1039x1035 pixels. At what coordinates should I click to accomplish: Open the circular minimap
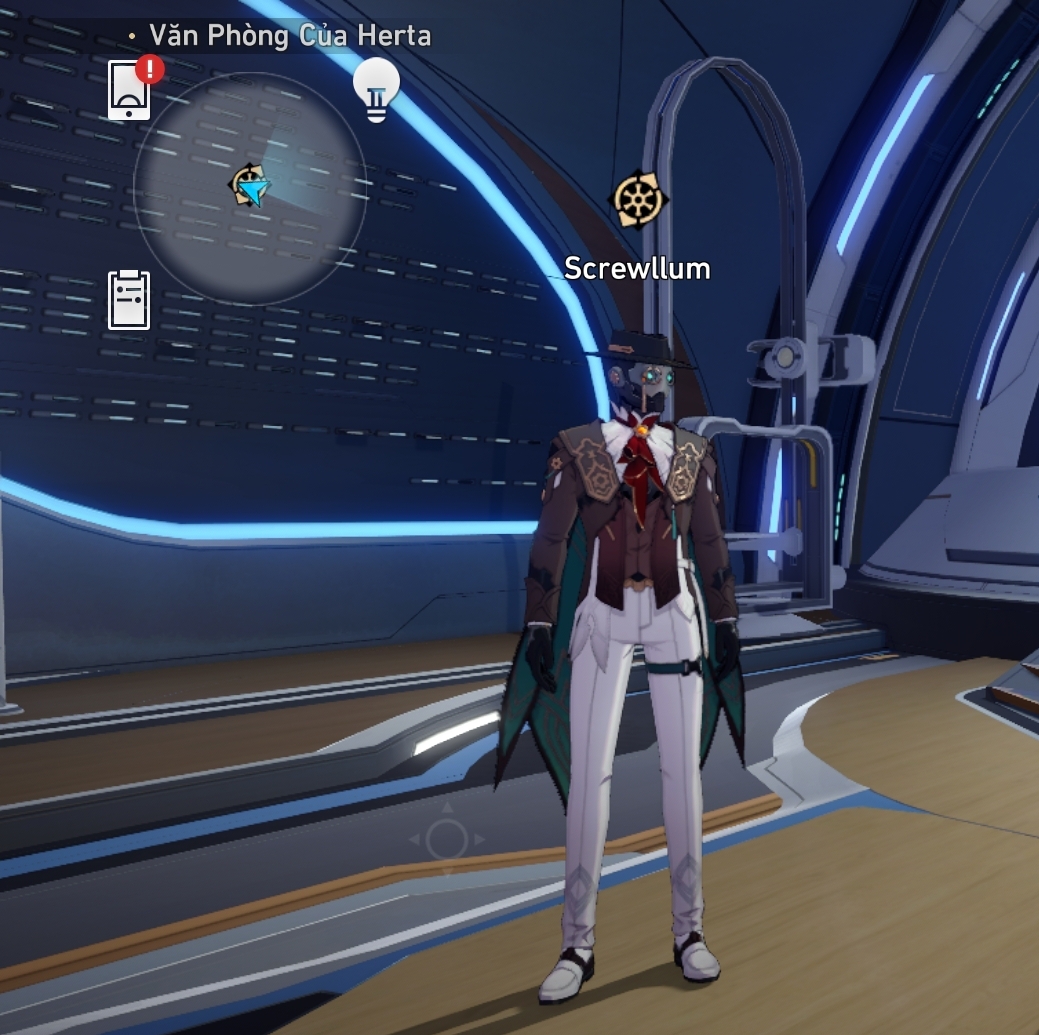click(x=250, y=188)
